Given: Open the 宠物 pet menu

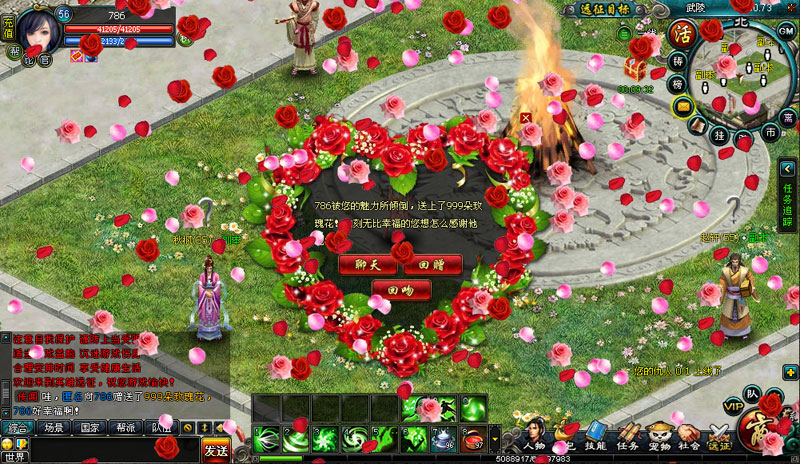Looking at the screenshot, I should click(659, 437).
